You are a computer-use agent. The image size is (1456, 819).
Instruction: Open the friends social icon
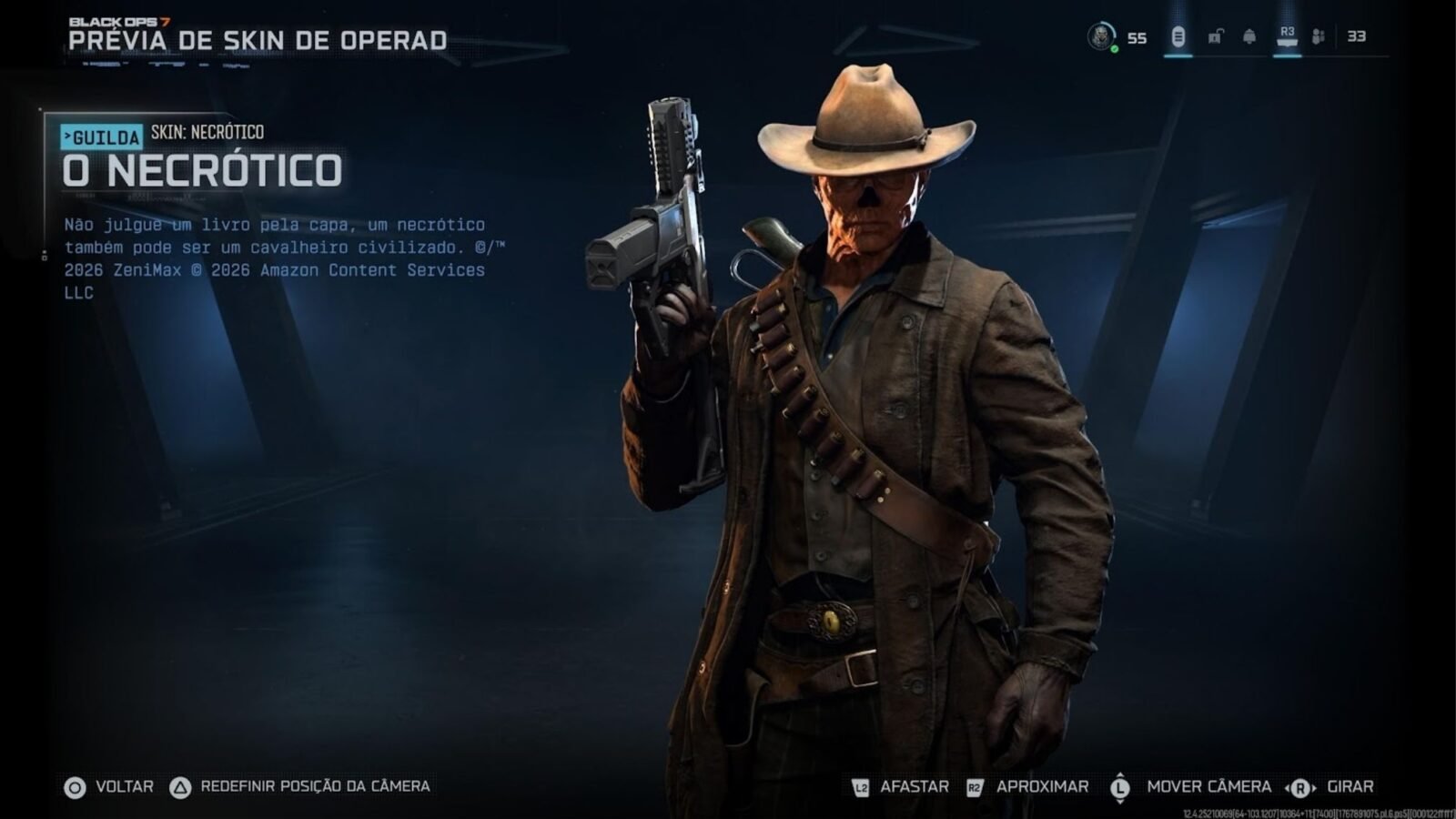pos(1319,37)
